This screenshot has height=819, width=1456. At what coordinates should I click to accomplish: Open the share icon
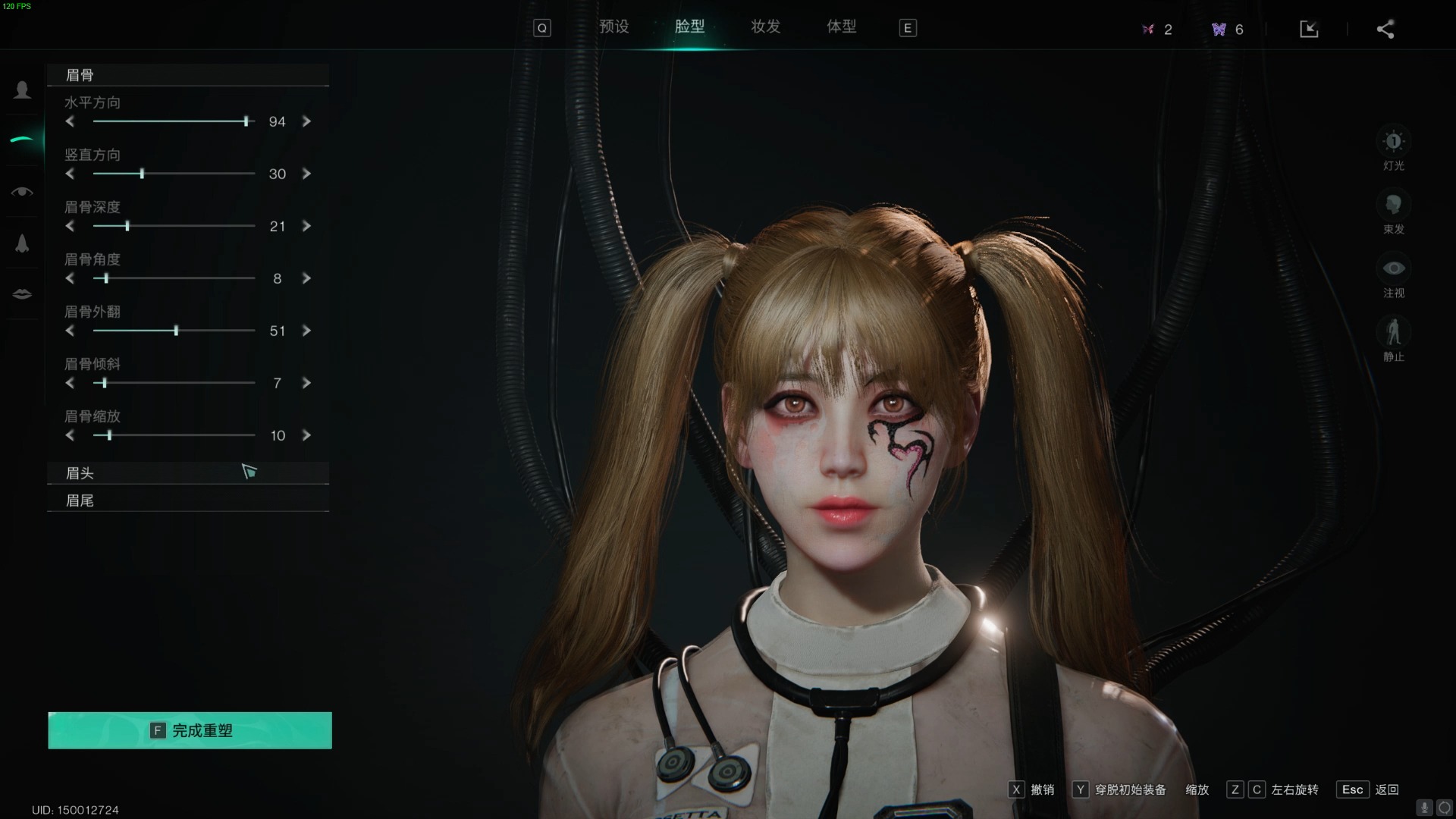click(x=1385, y=30)
